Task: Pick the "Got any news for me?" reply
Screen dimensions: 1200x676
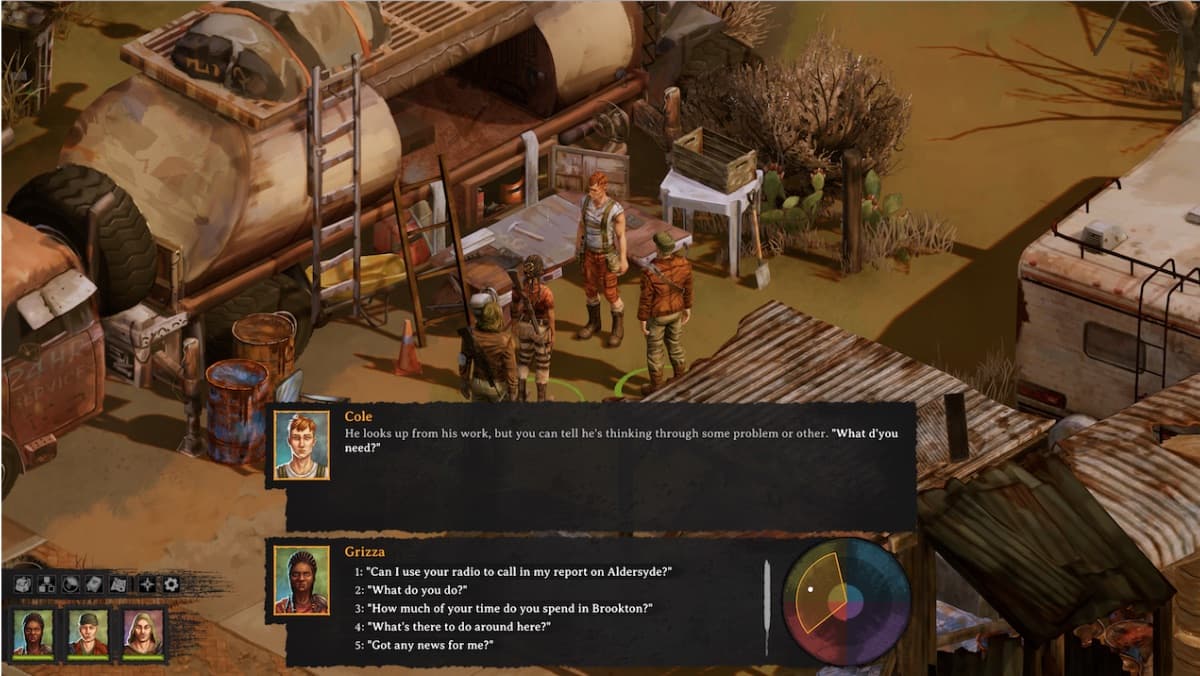Action: (x=430, y=645)
